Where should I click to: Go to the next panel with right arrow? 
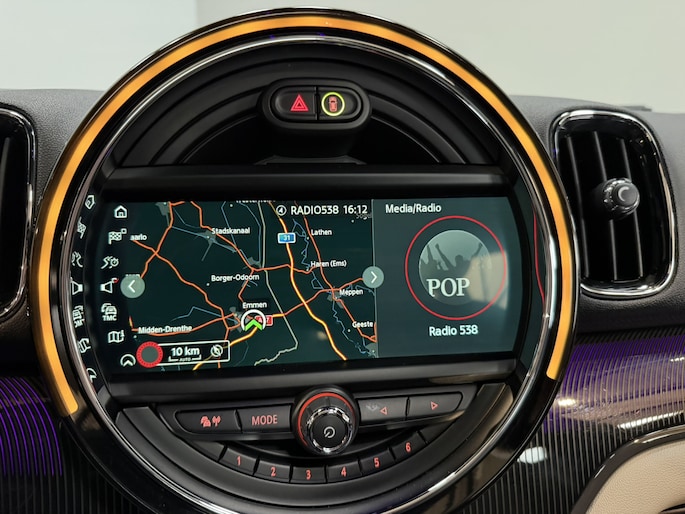(372, 277)
